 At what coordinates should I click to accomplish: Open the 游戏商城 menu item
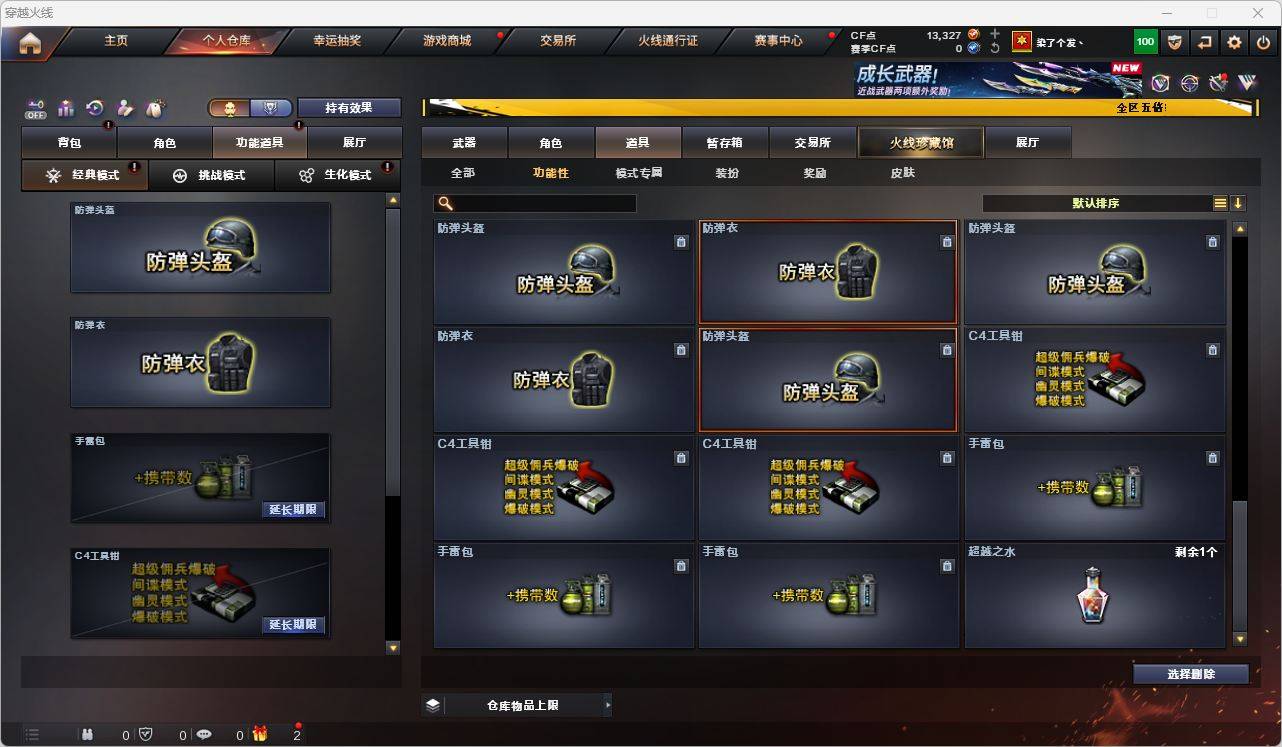point(446,41)
